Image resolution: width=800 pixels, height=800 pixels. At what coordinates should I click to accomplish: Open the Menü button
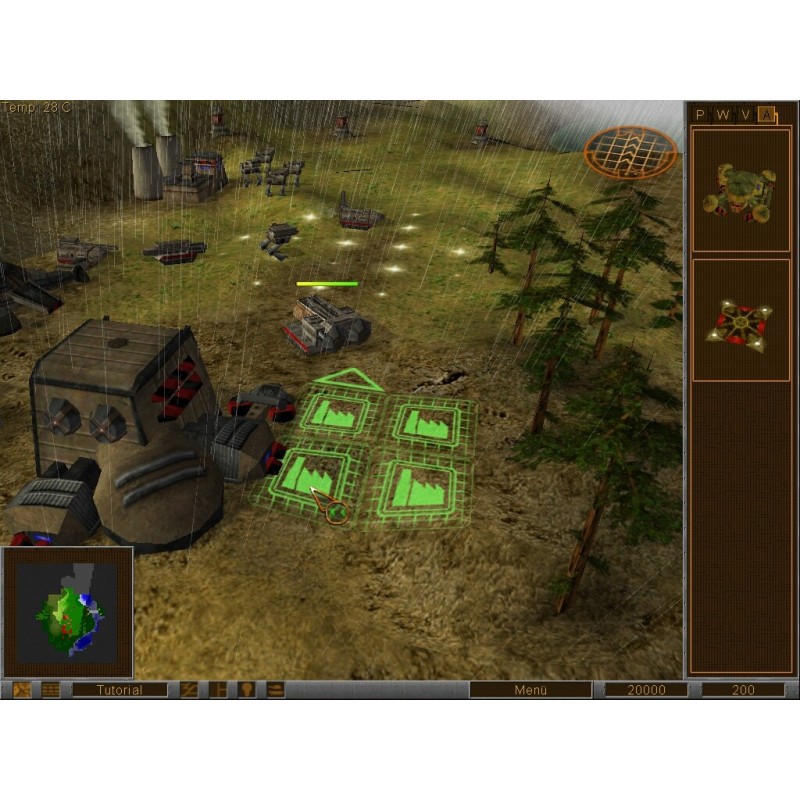pyautogui.click(x=530, y=690)
